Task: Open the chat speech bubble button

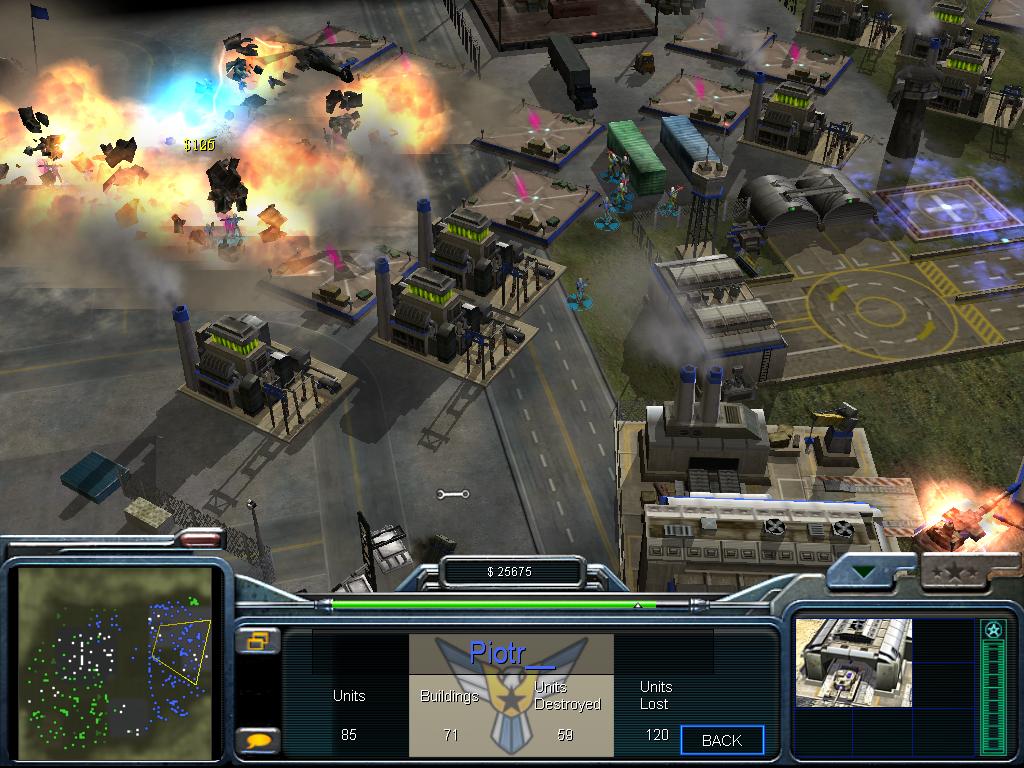Action: pyautogui.click(x=257, y=740)
